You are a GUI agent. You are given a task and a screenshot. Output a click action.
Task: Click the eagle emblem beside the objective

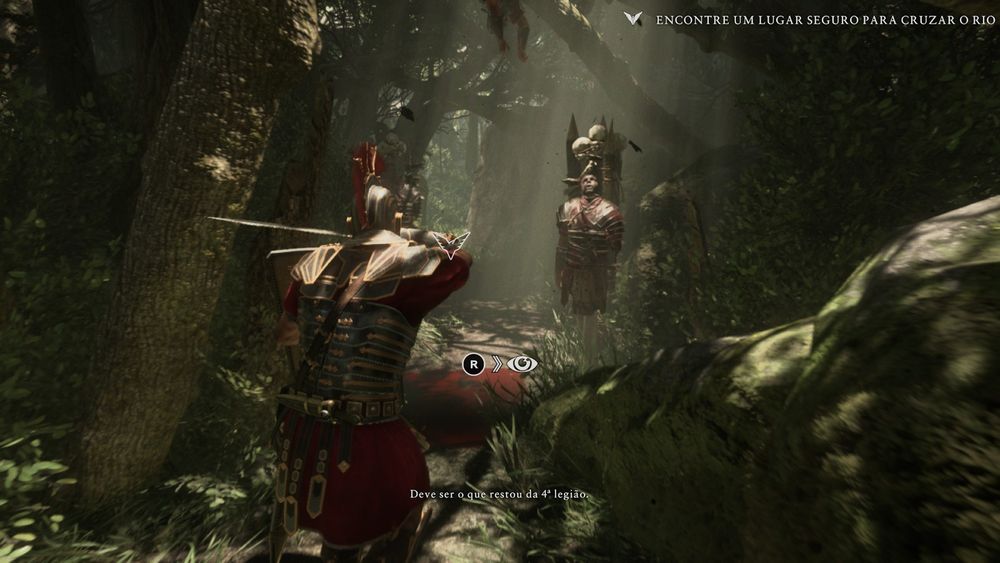tap(632, 19)
